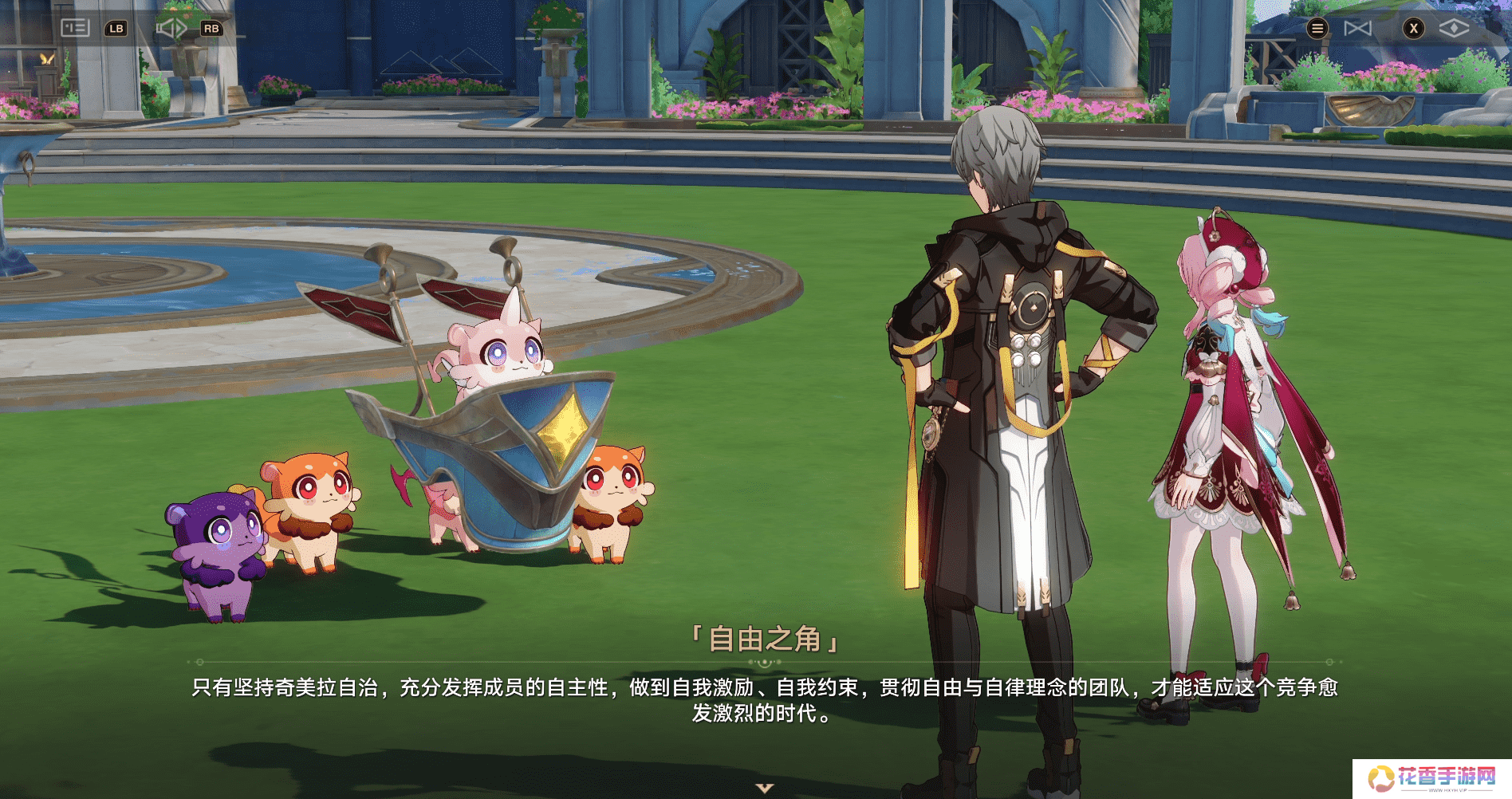Hide the interface with the eye icon
Screen dimensions: 1512x799
pyautogui.click(x=1453, y=29)
